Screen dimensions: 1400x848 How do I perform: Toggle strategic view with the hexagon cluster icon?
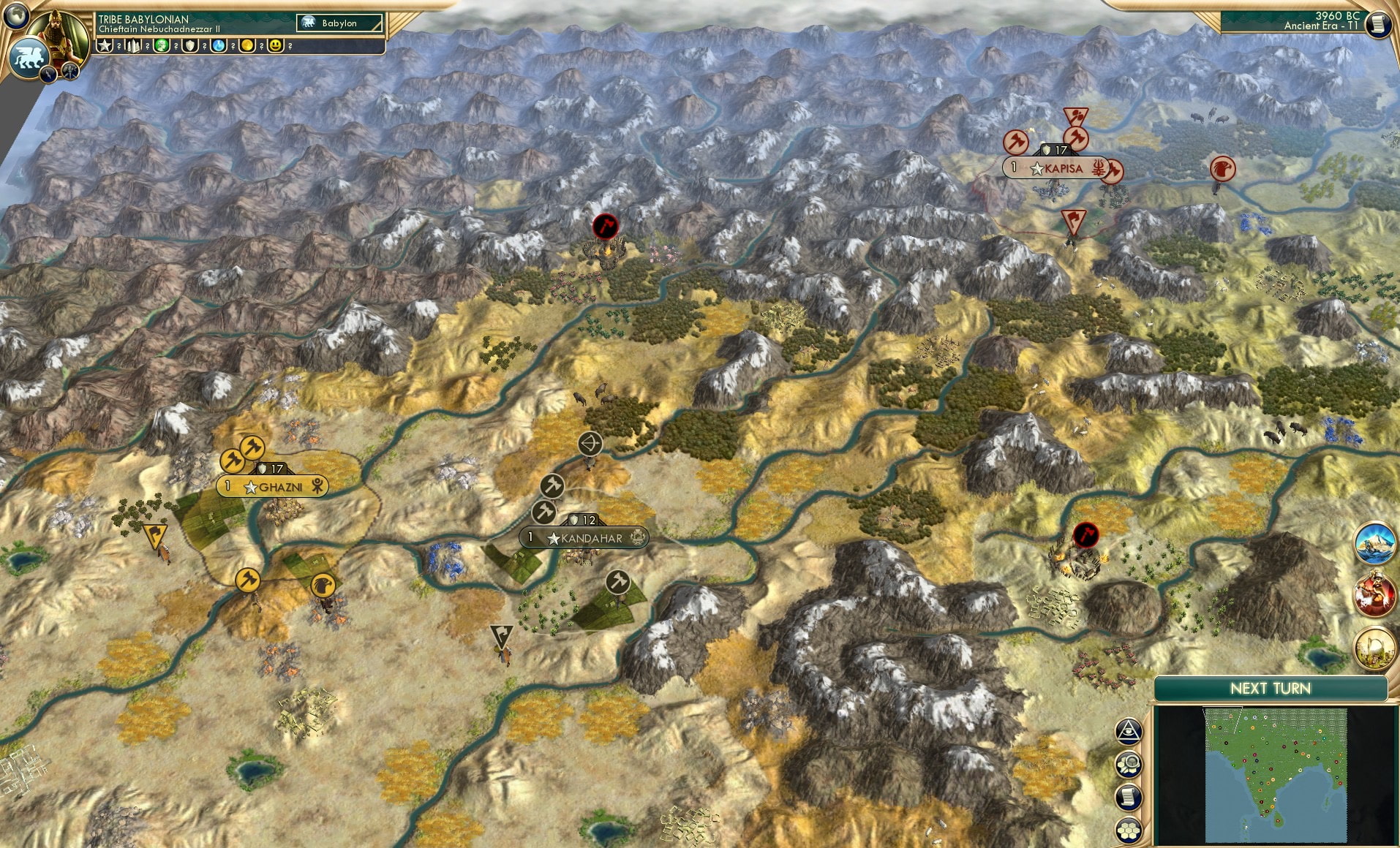pyautogui.click(x=1128, y=827)
